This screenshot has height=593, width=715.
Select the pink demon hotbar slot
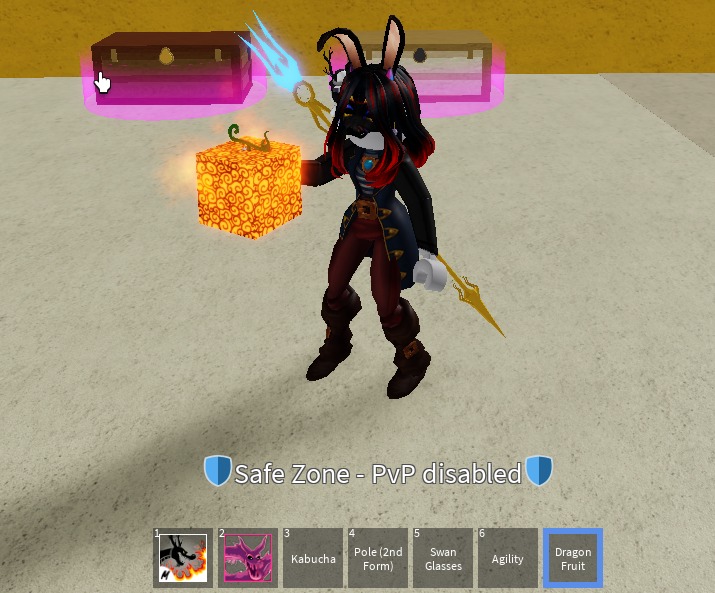click(248, 558)
